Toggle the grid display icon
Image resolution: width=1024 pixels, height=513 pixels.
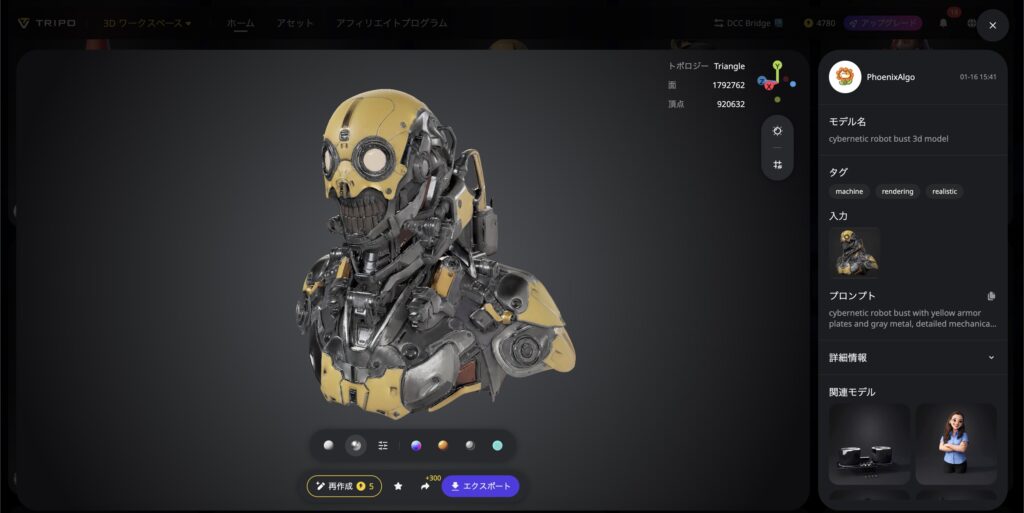(777, 164)
